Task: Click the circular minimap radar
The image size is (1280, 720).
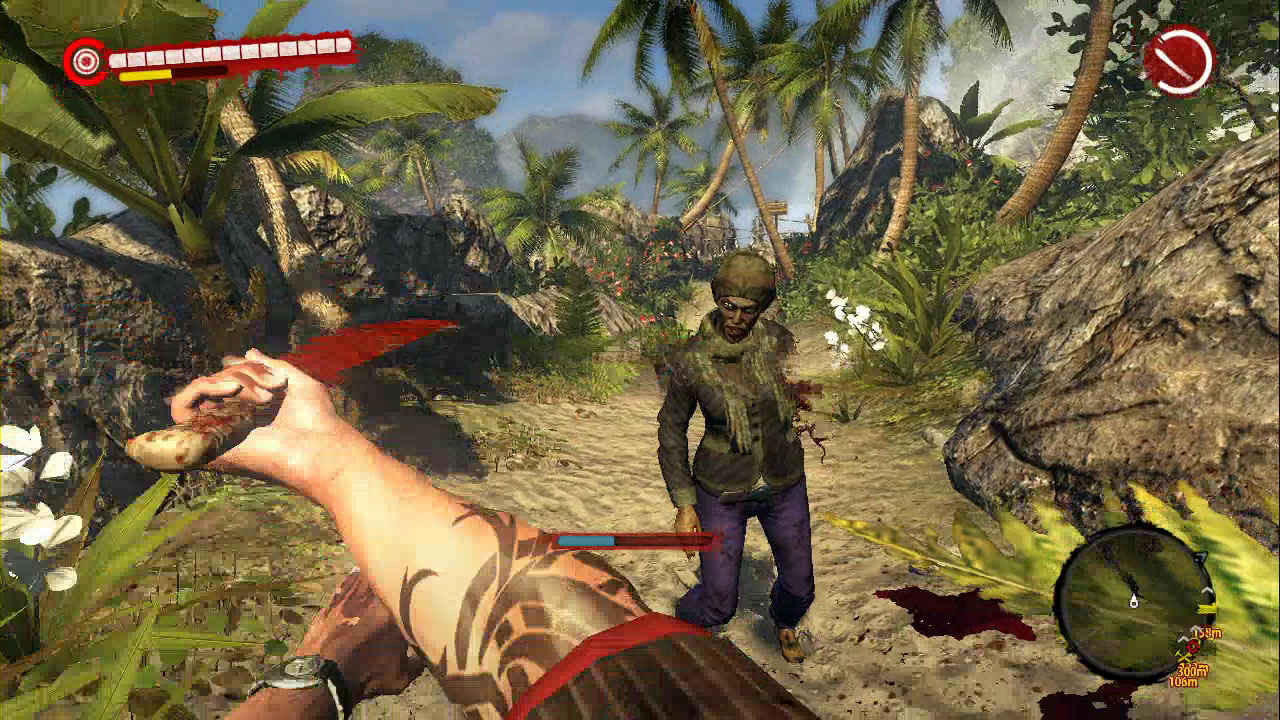Action: pos(1134,602)
